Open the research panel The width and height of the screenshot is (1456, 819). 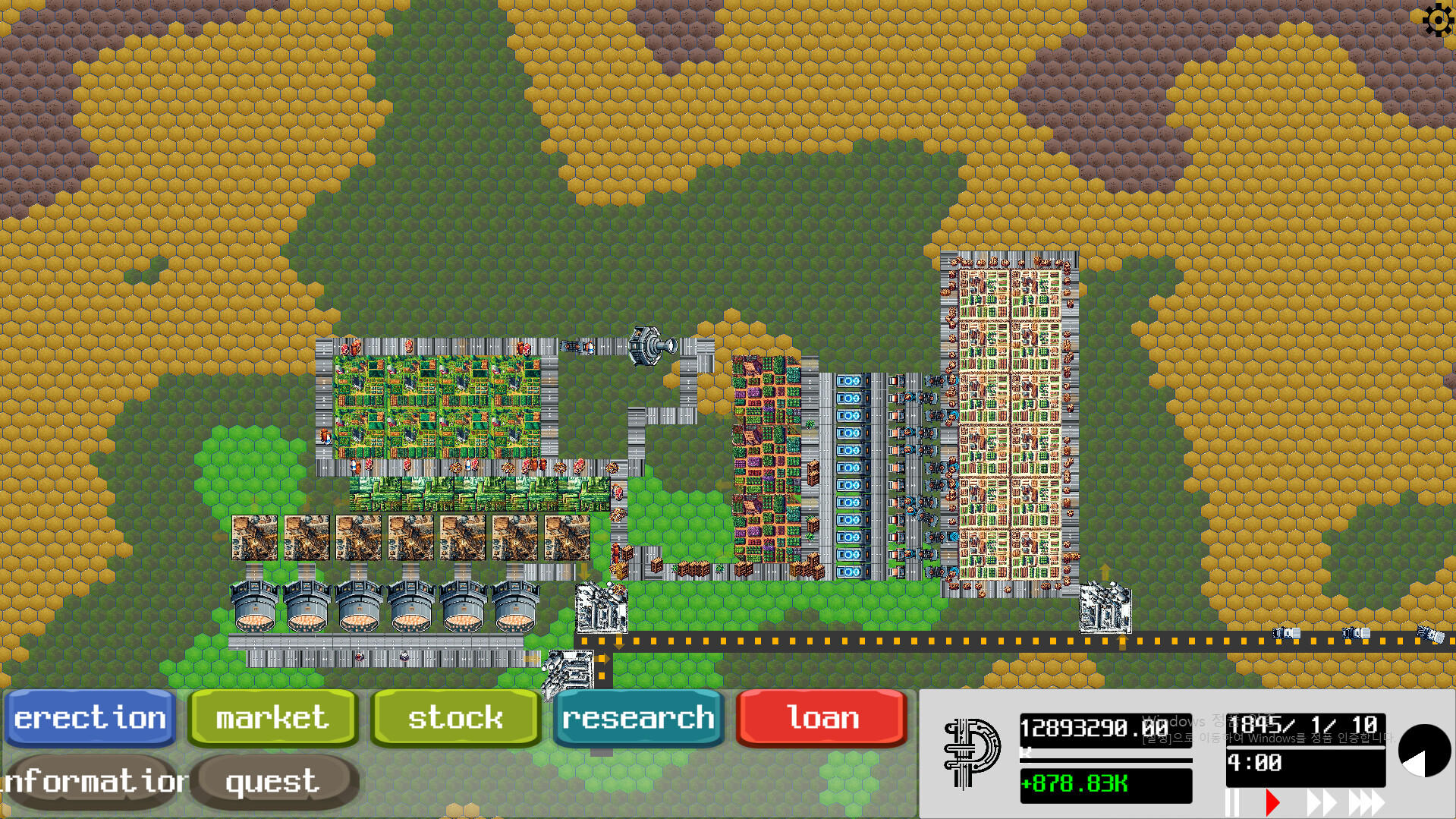tap(637, 717)
